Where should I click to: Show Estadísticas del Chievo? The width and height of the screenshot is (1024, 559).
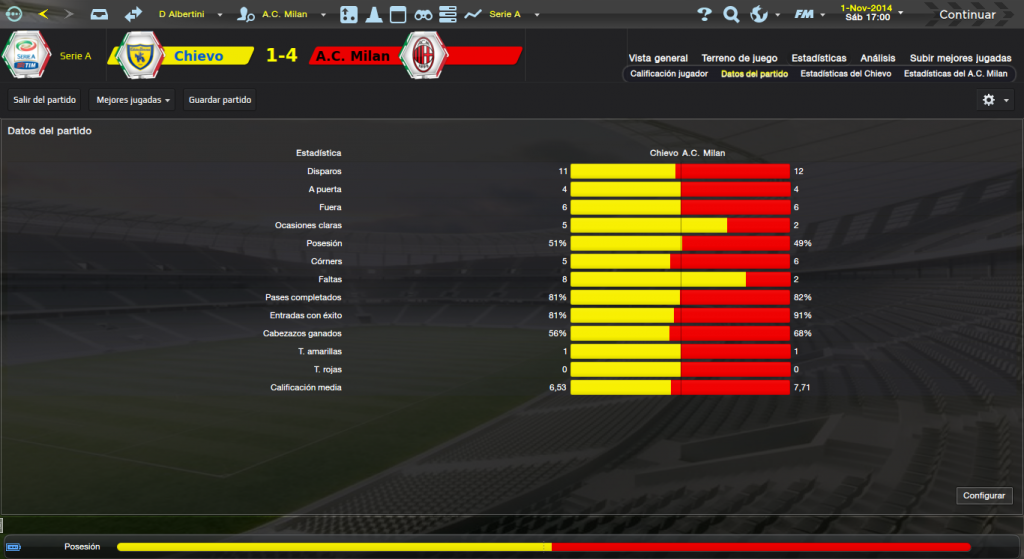[x=845, y=74]
